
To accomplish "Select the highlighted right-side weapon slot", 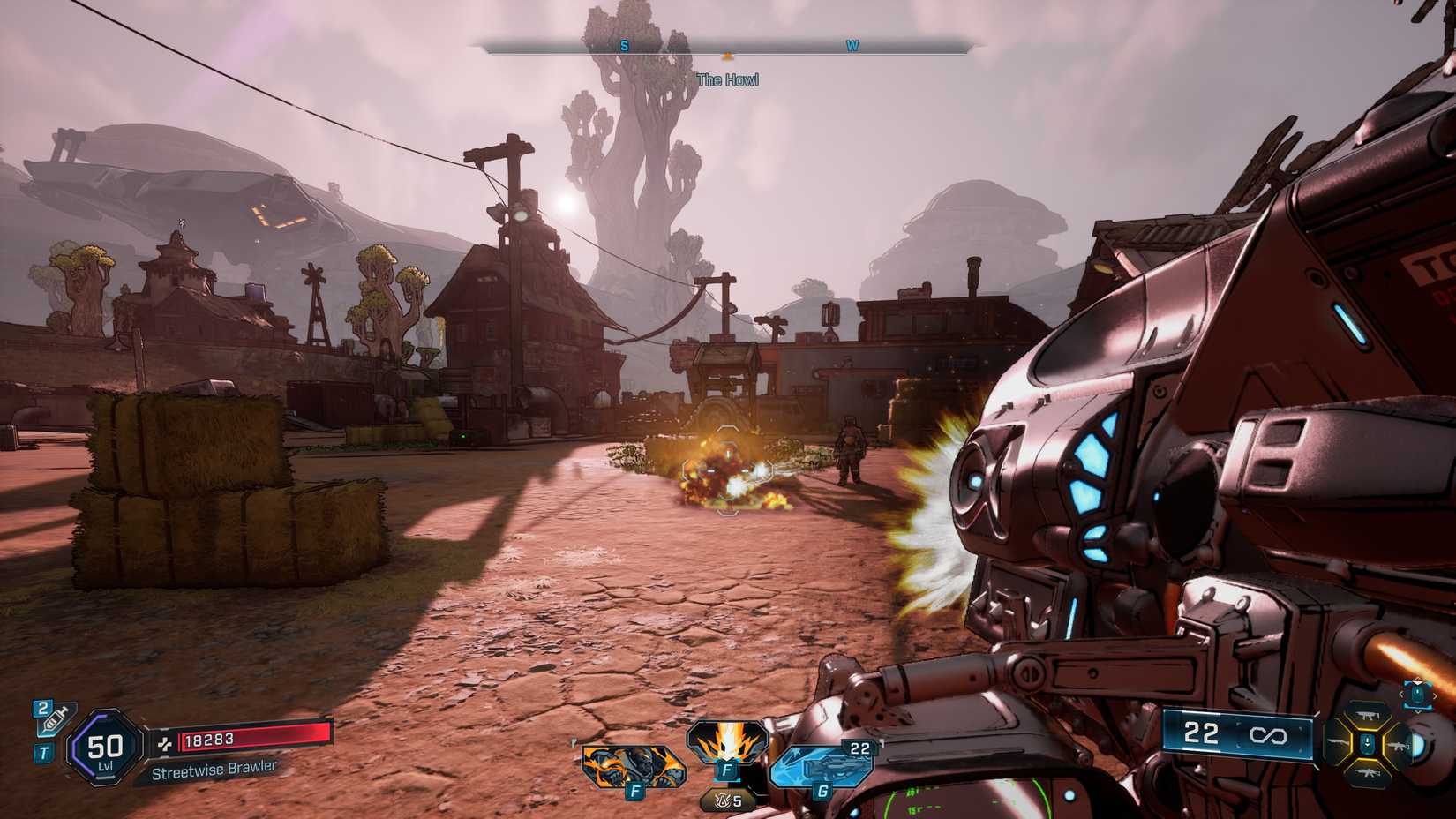I will point(1400,746).
